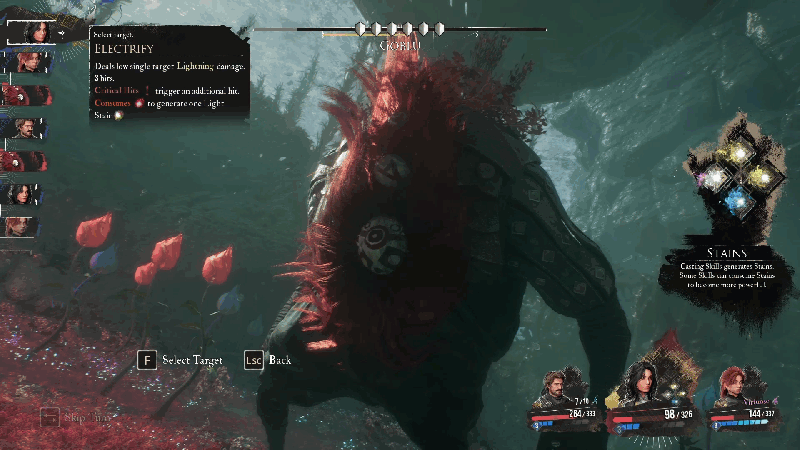
Task: Select Gustave's portrait in the turn order list
Action: pyautogui.click(x=28, y=128)
